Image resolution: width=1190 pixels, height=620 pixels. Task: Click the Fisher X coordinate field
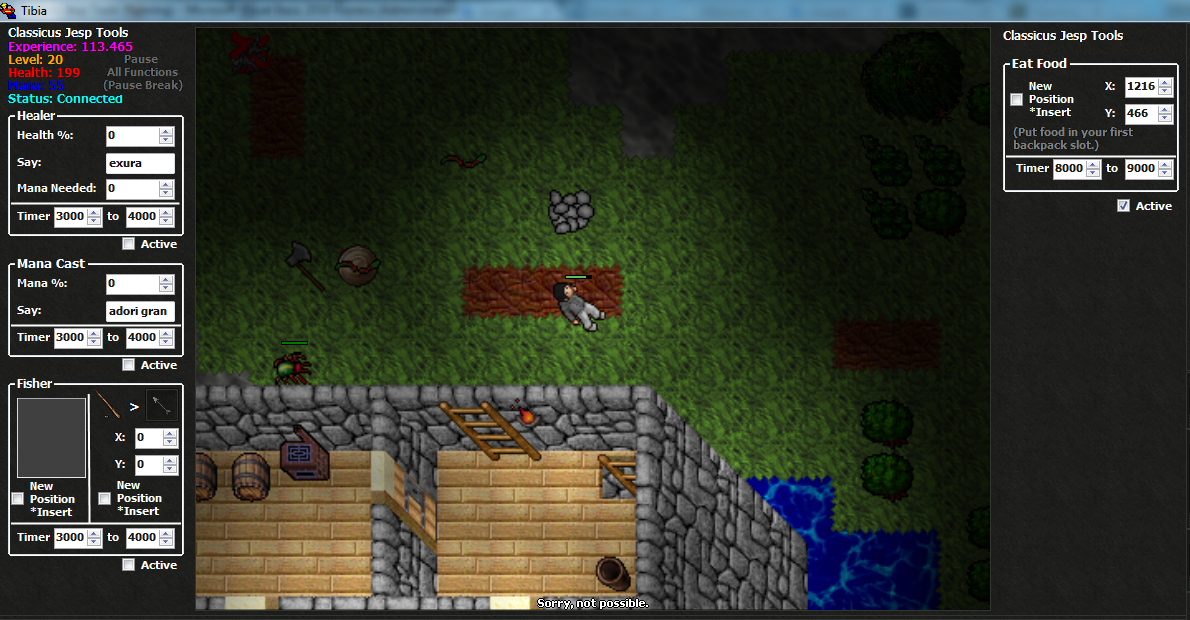pos(146,438)
